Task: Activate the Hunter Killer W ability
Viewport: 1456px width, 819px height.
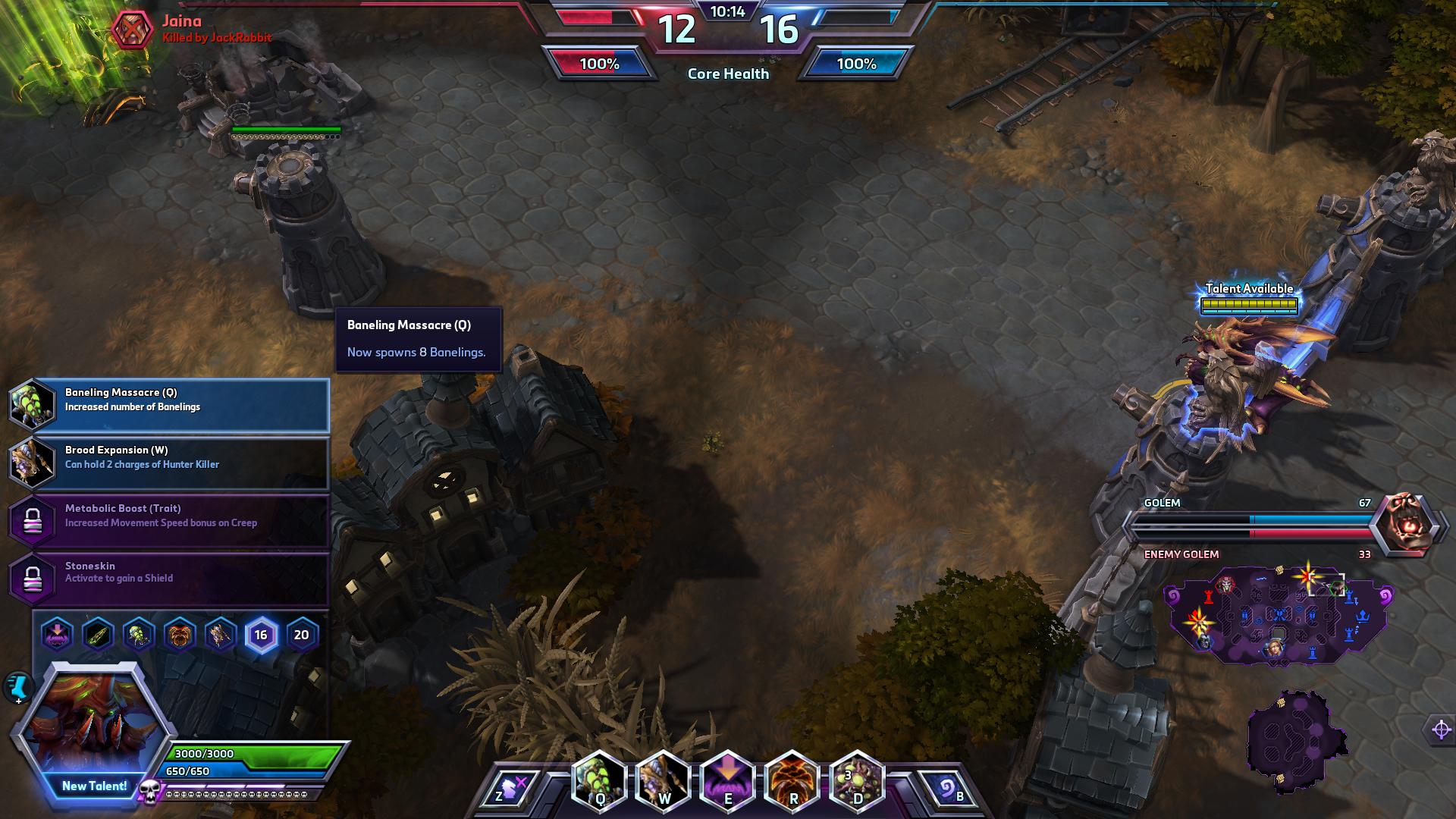Action: coord(664,781)
